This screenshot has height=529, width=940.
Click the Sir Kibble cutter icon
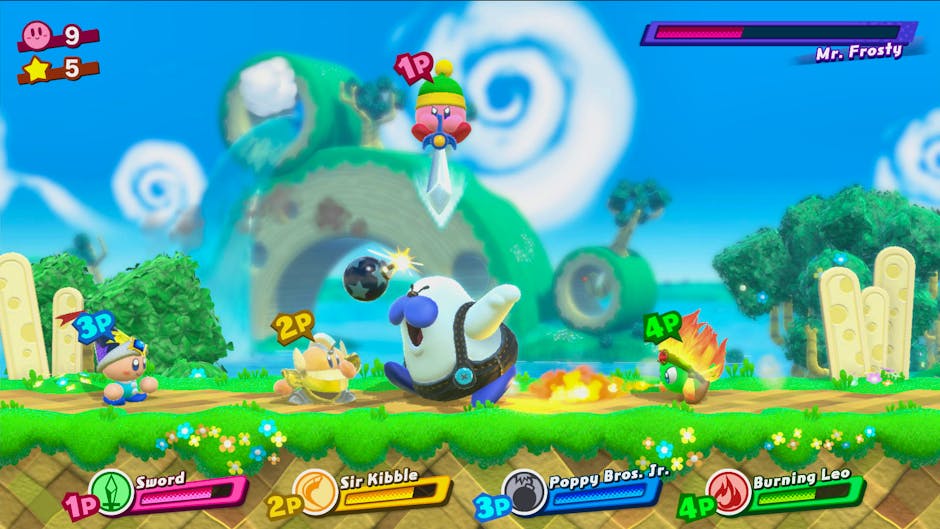(316, 492)
